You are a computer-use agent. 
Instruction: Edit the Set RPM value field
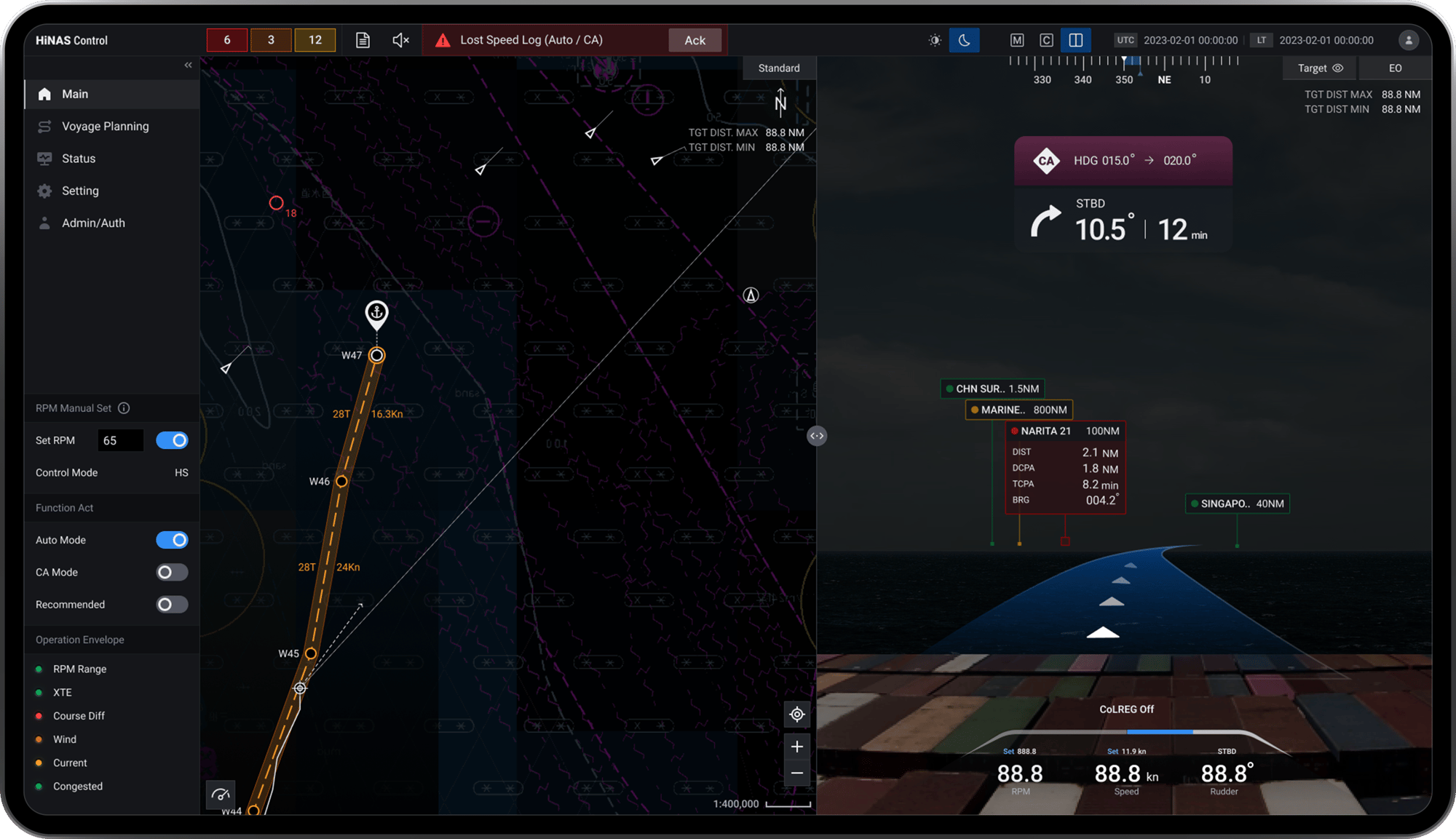120,440
